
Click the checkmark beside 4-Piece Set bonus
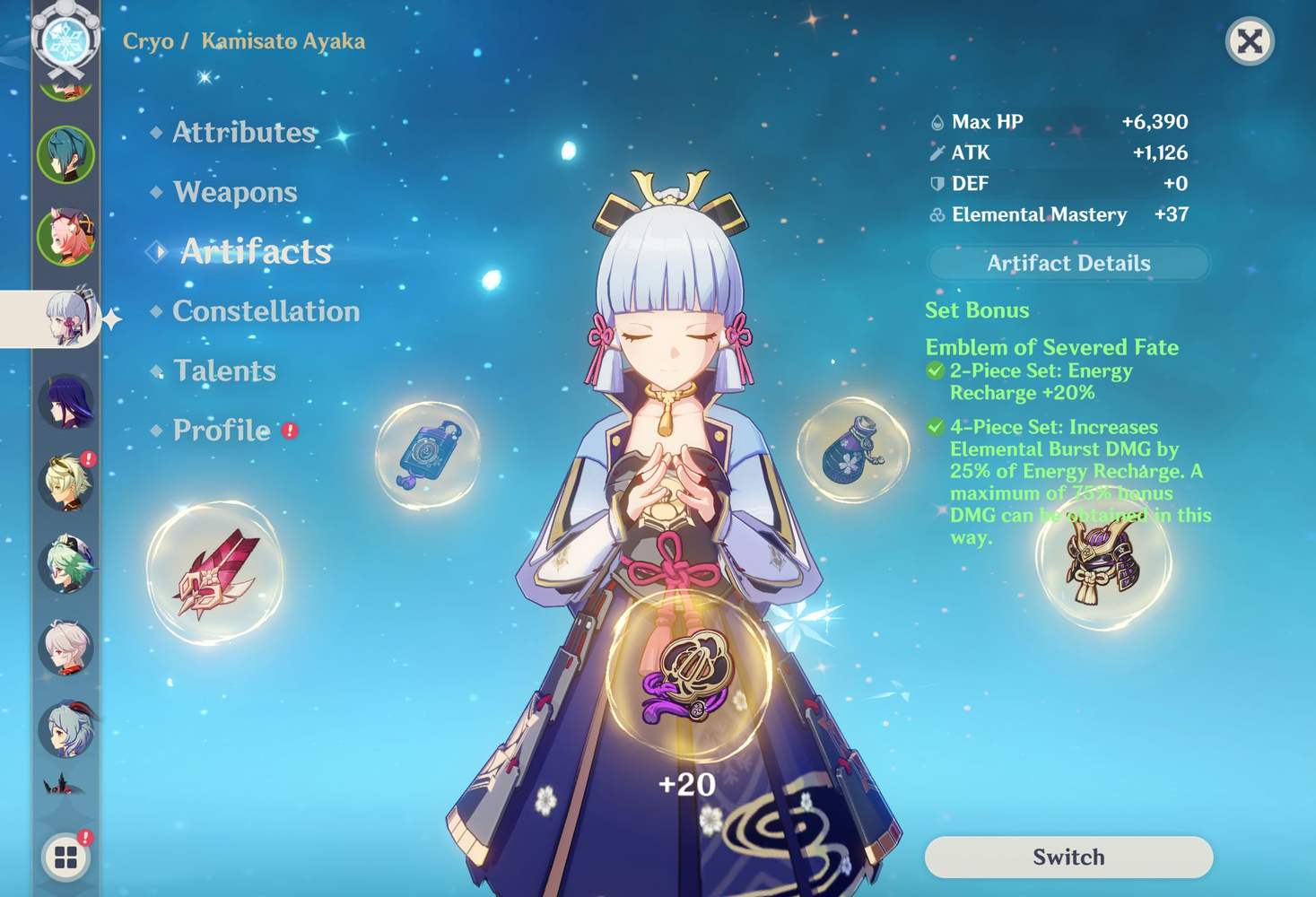click(936, 427)
